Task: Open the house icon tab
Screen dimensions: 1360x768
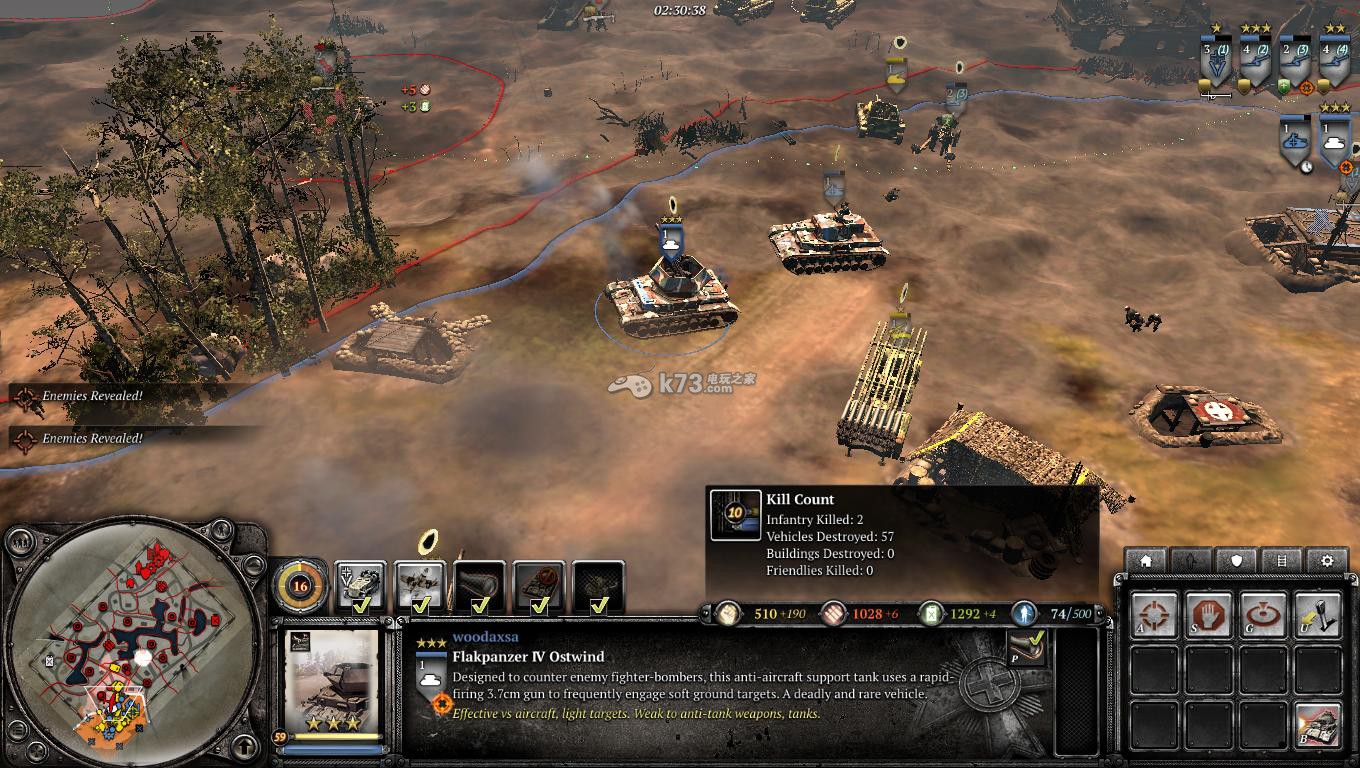Action: [x=1146, y=561]
